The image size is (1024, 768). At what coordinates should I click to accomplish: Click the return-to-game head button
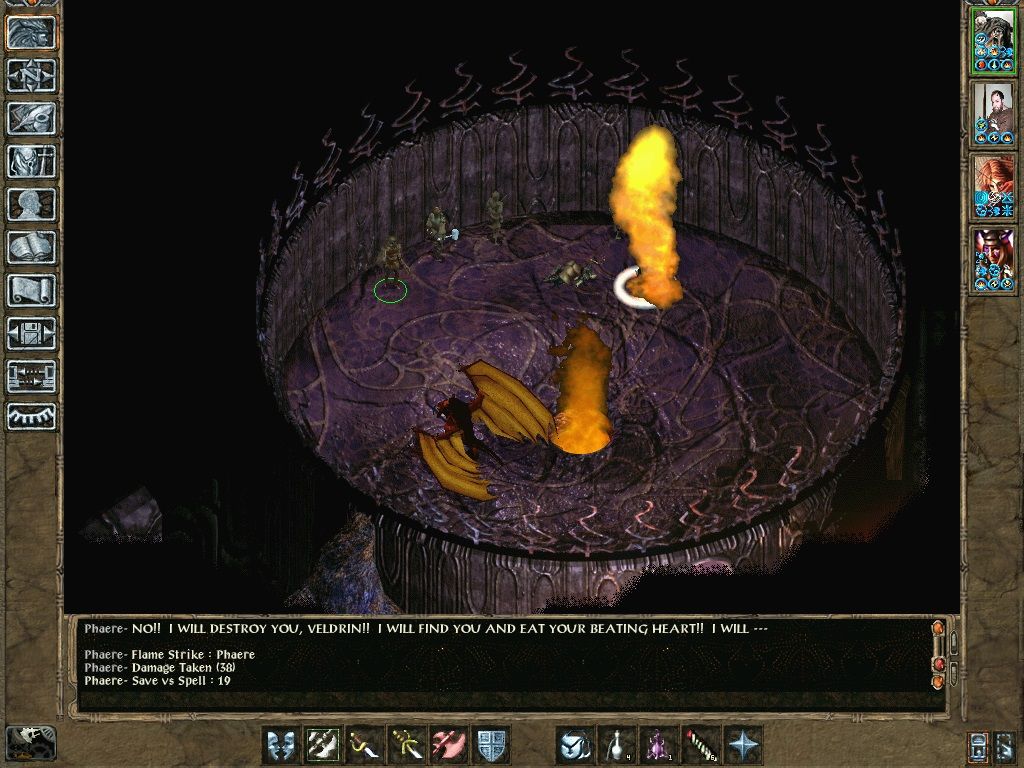pyautogui.click(x=32, y=33)
